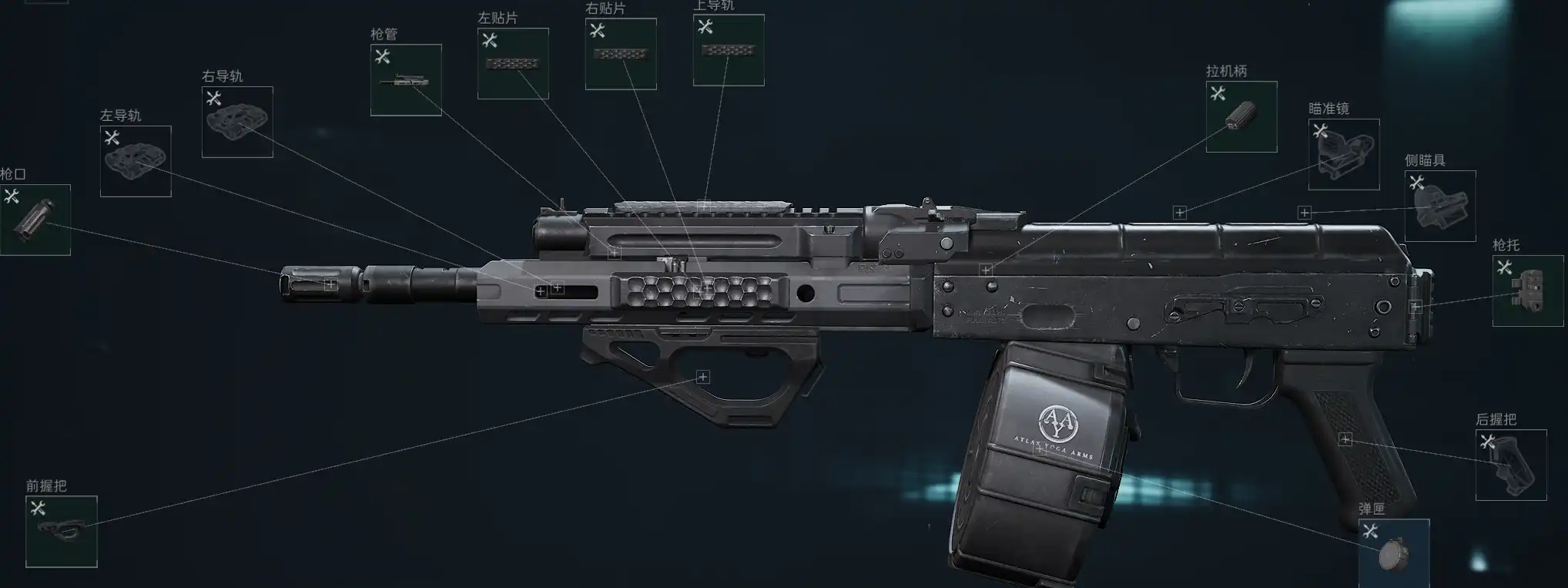Select the 左贴片 left patch slot
1568x588 pixels.
coord(513,64)
